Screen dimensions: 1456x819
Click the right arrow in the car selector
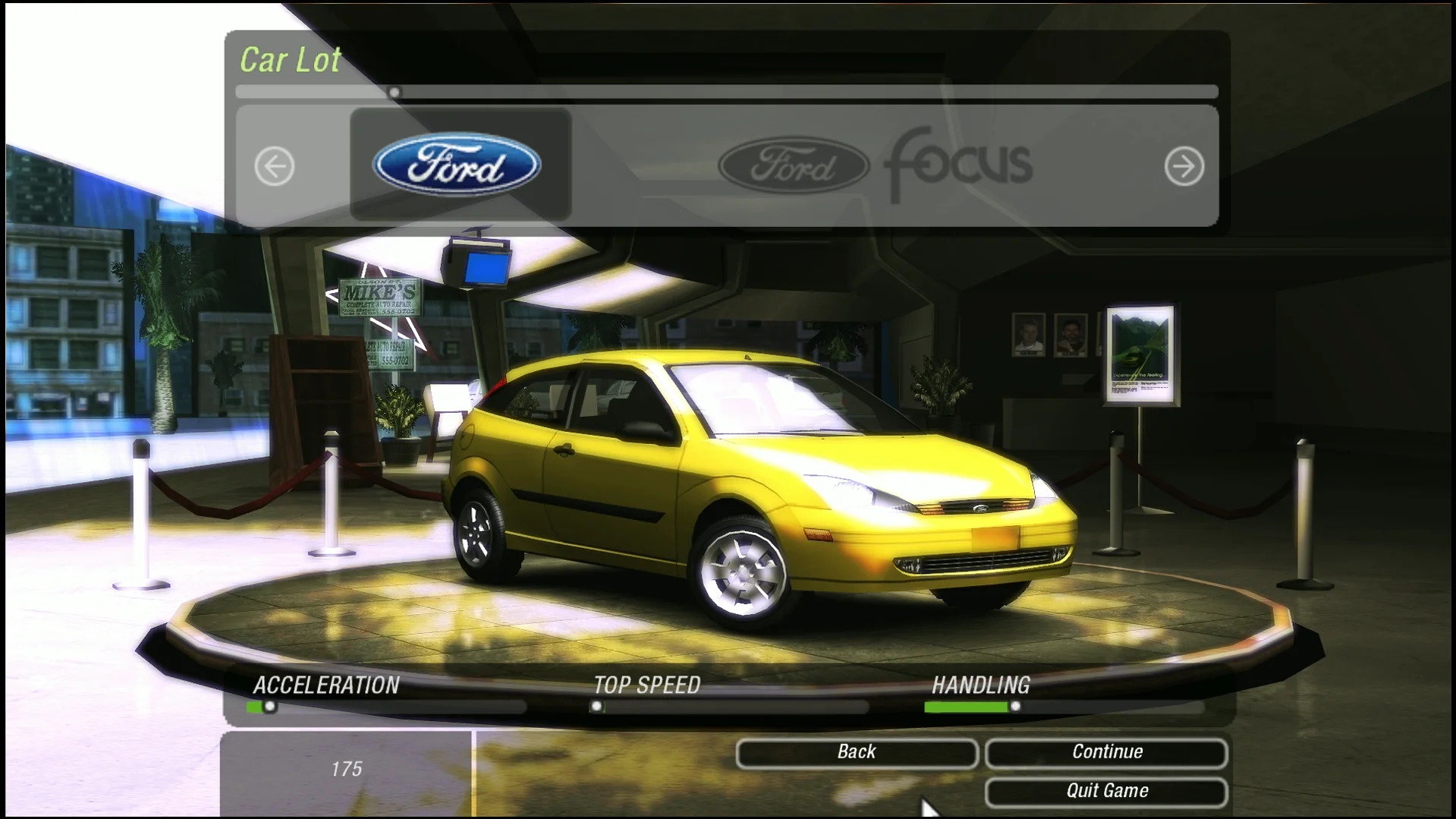[x=1184, y=166]
